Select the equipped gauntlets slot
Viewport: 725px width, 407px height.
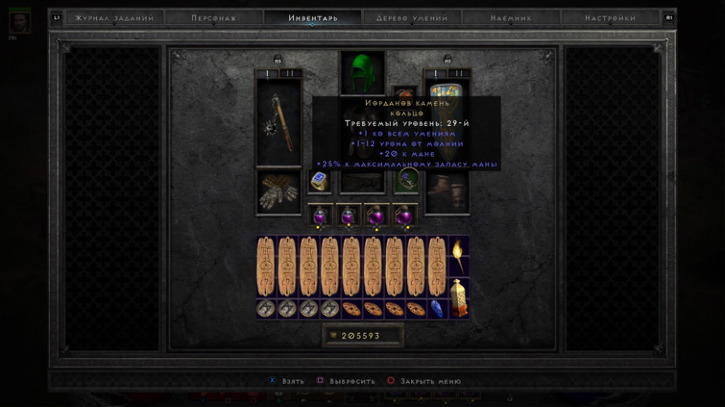point(279,190)
